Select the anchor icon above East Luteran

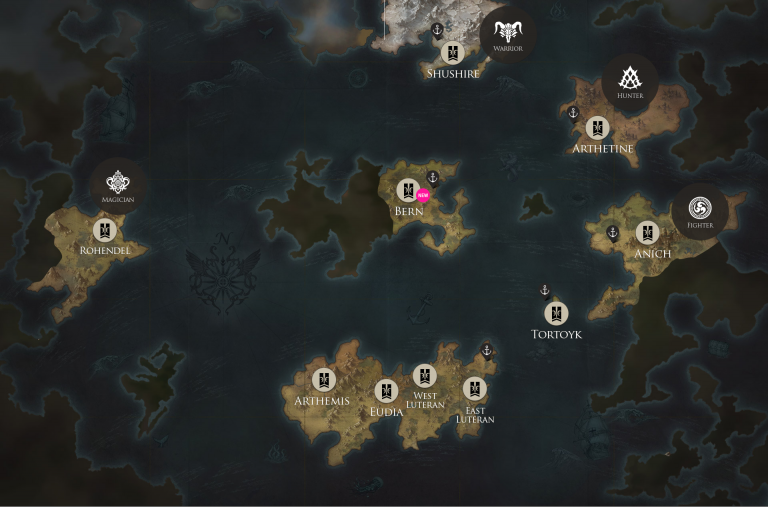coord(487,351)
